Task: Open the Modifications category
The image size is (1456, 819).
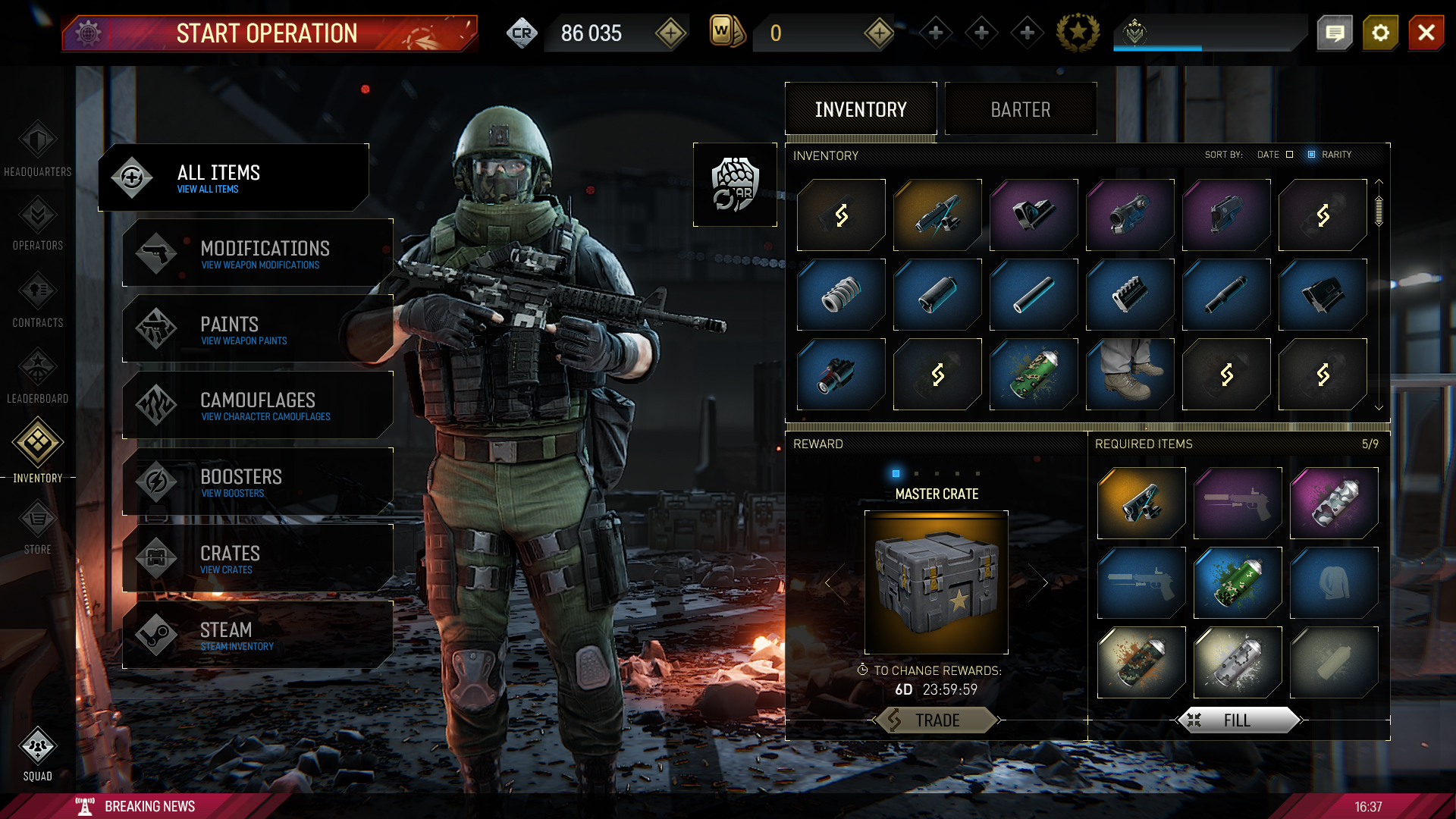Action: point(258,253)
